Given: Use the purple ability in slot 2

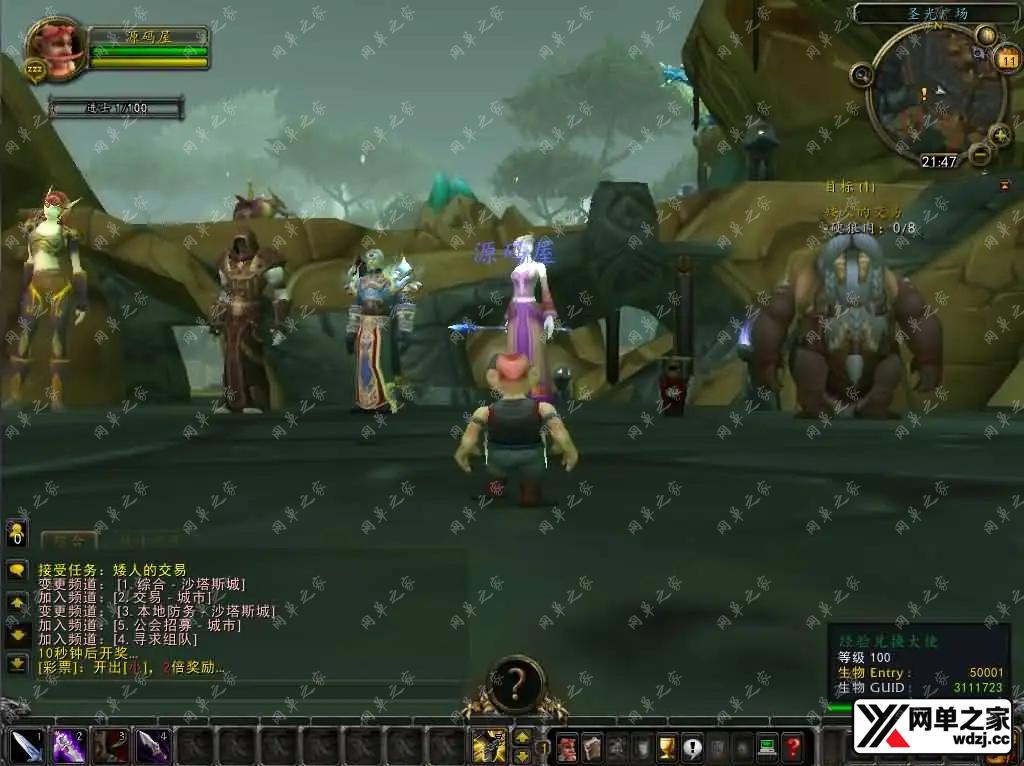Looking at the screenshot, I should [68, 746].
